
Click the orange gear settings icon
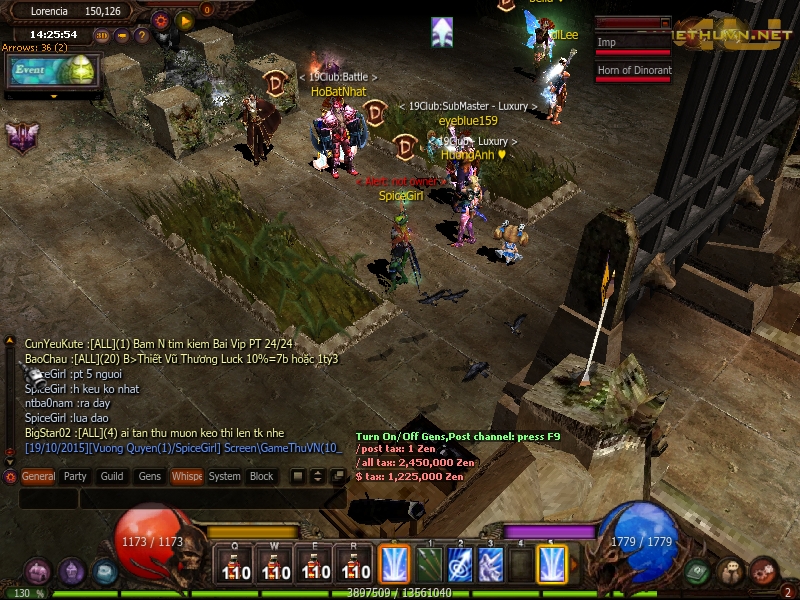[161, 19]
